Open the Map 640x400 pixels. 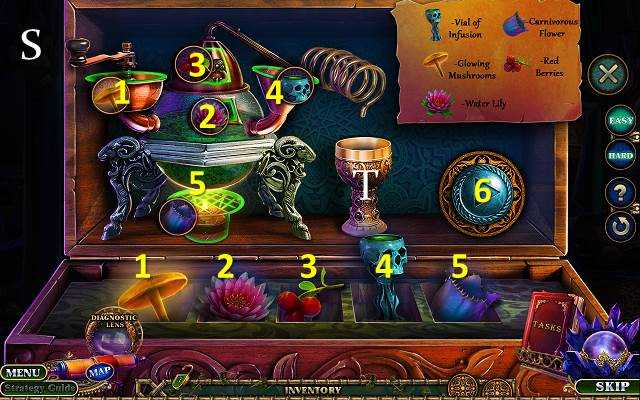(x=99, y=372)
